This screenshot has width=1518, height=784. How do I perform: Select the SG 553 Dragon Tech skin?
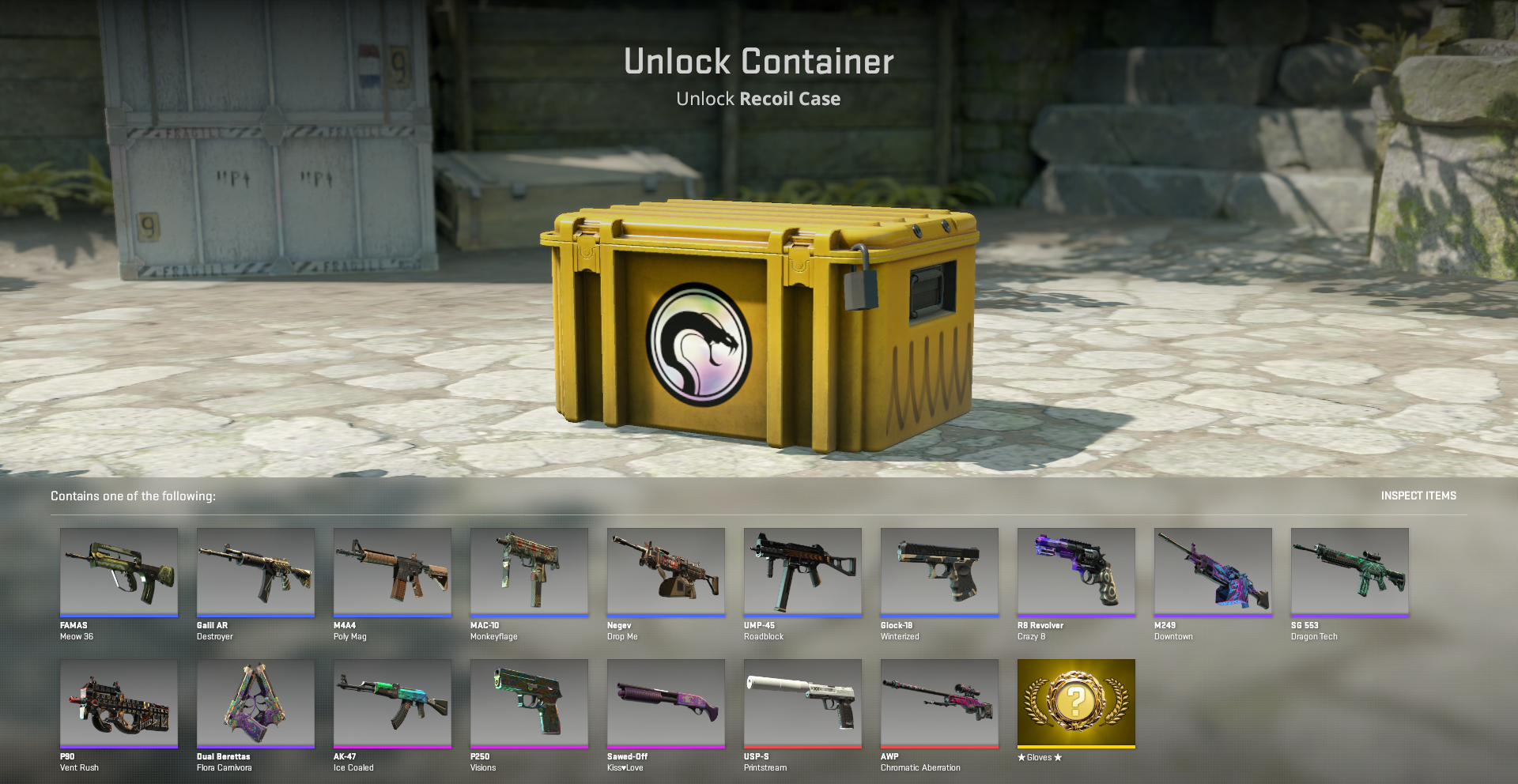[1350, 572]
